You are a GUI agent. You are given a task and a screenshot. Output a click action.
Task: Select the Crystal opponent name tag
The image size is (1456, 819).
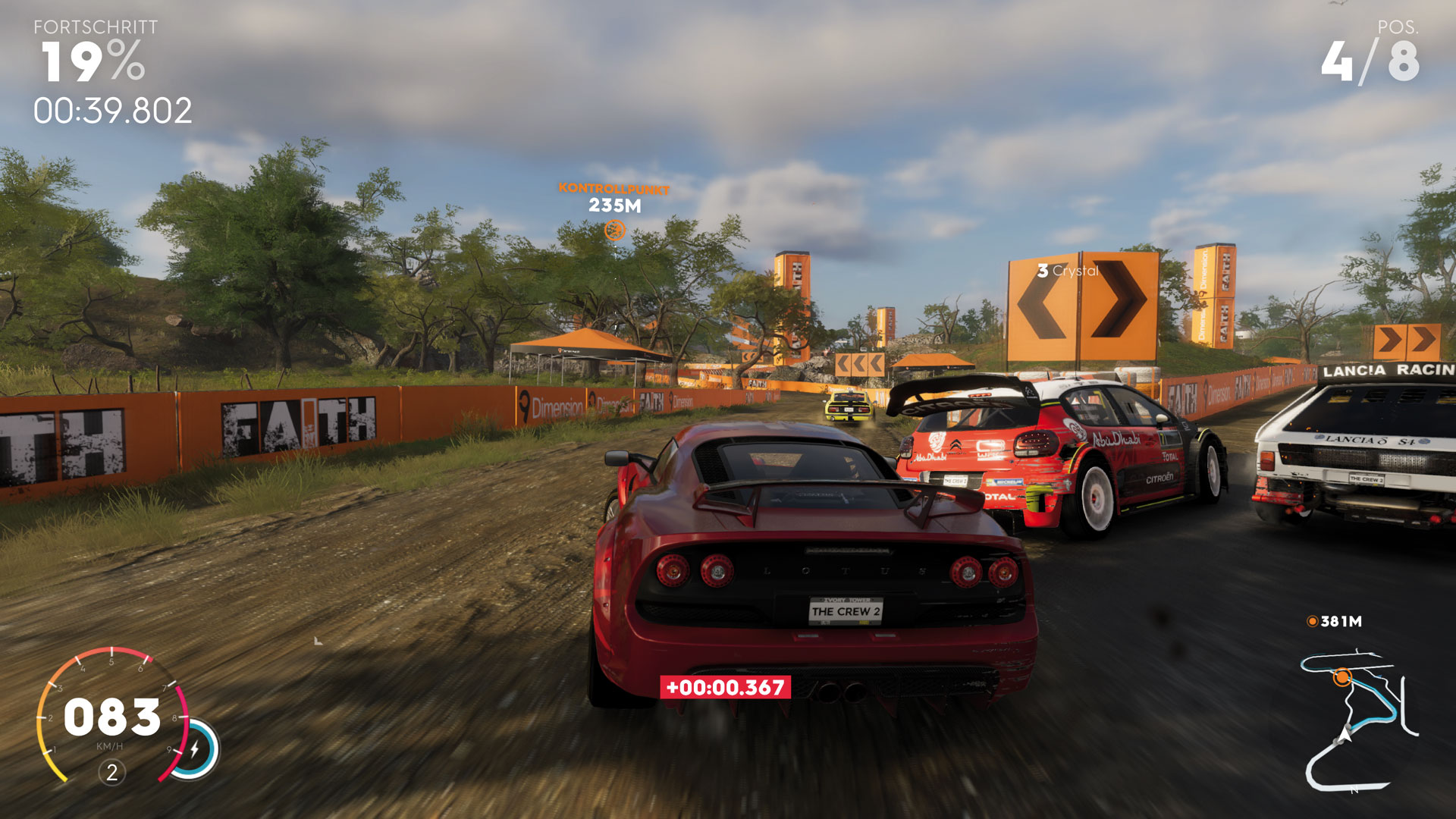point(1068,271)
